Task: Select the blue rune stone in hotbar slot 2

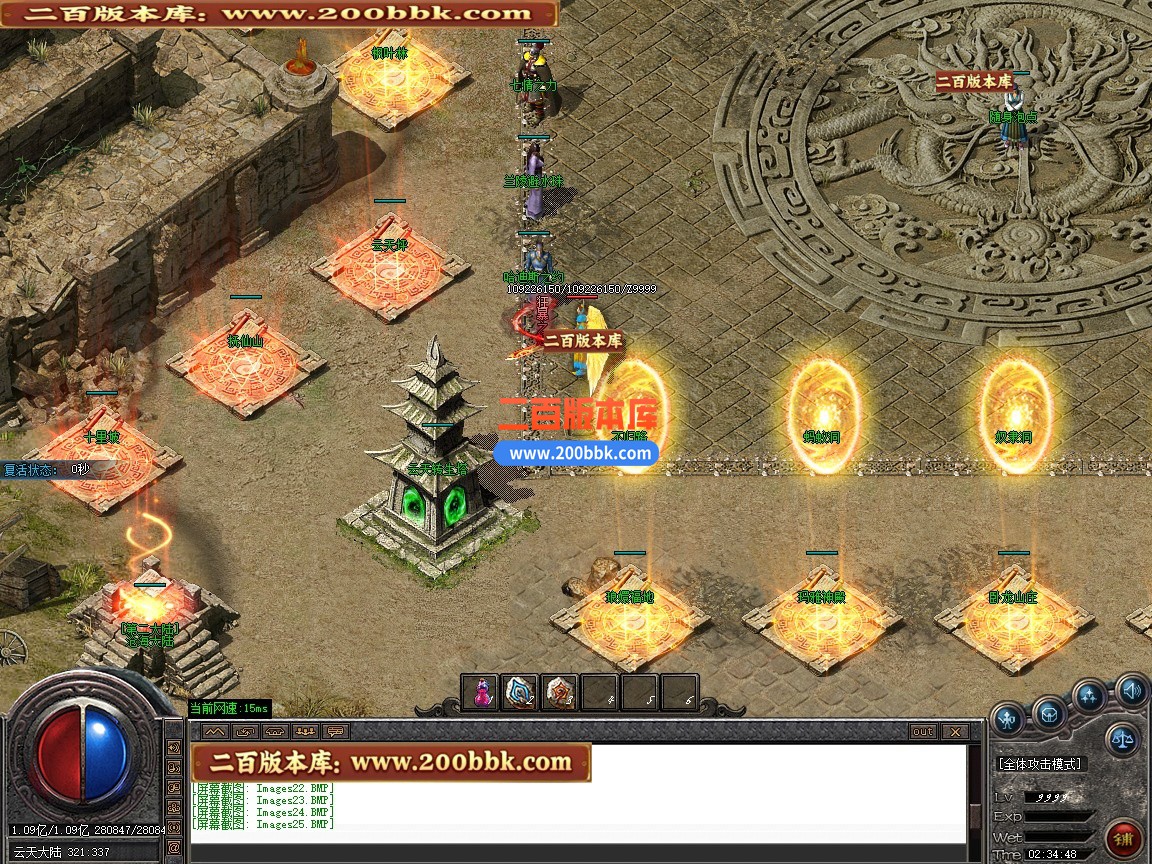Action: (x=520, y=692)
